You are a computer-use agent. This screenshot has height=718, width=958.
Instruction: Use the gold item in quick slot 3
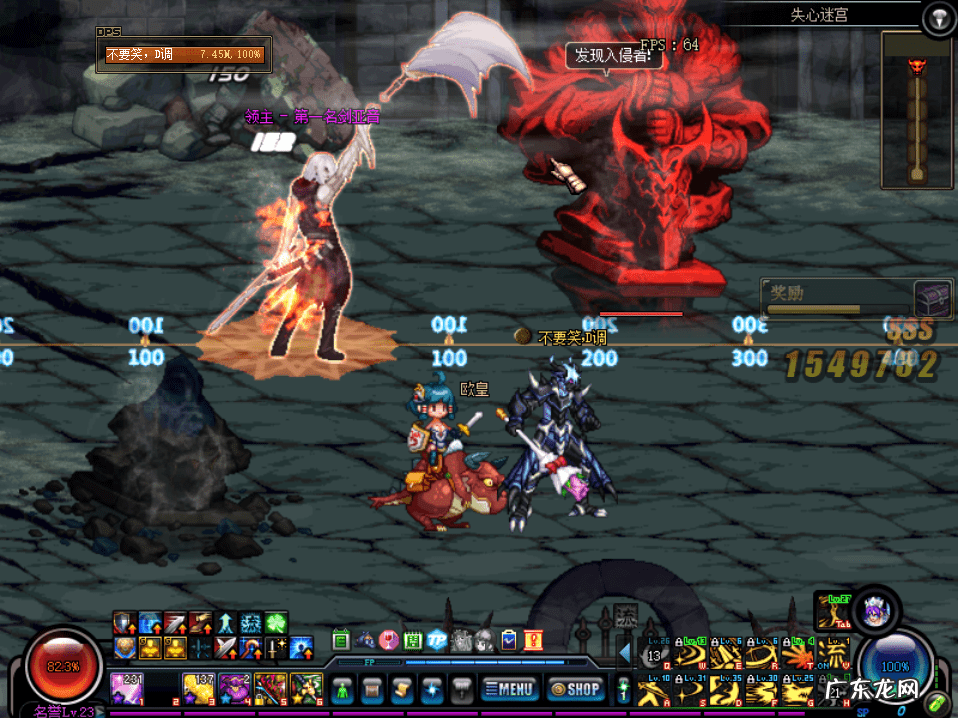click(199, 688)
